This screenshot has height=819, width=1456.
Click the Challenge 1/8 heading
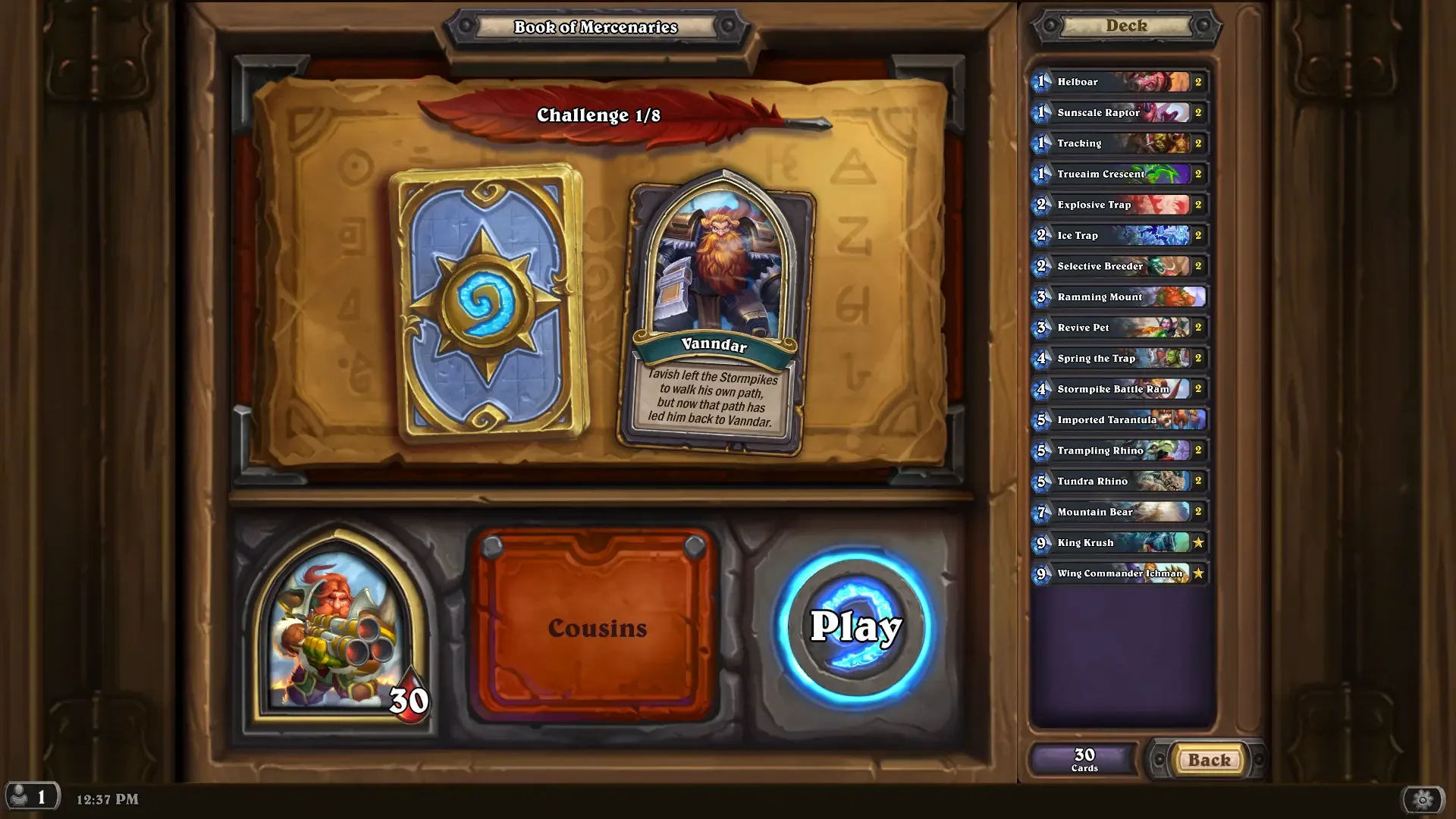pos(598,116)
